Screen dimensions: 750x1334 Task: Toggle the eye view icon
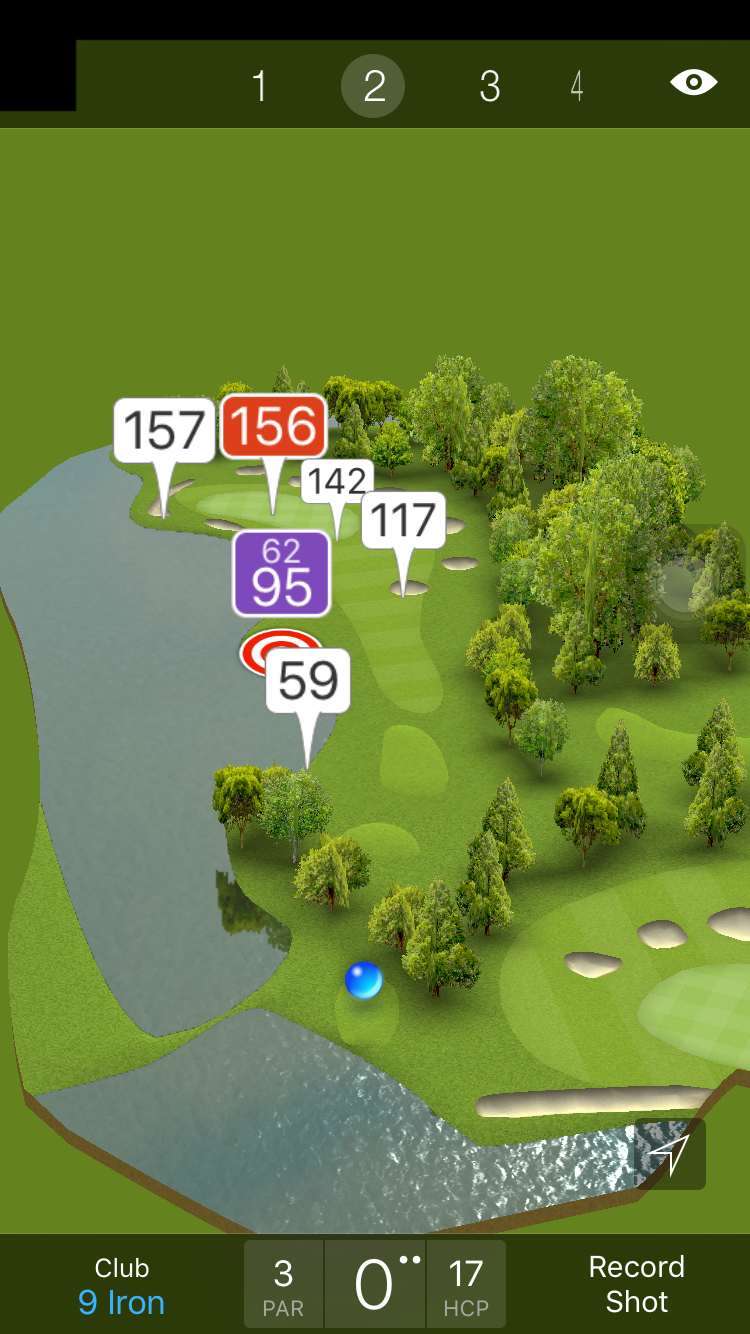[x=694, y=82]
